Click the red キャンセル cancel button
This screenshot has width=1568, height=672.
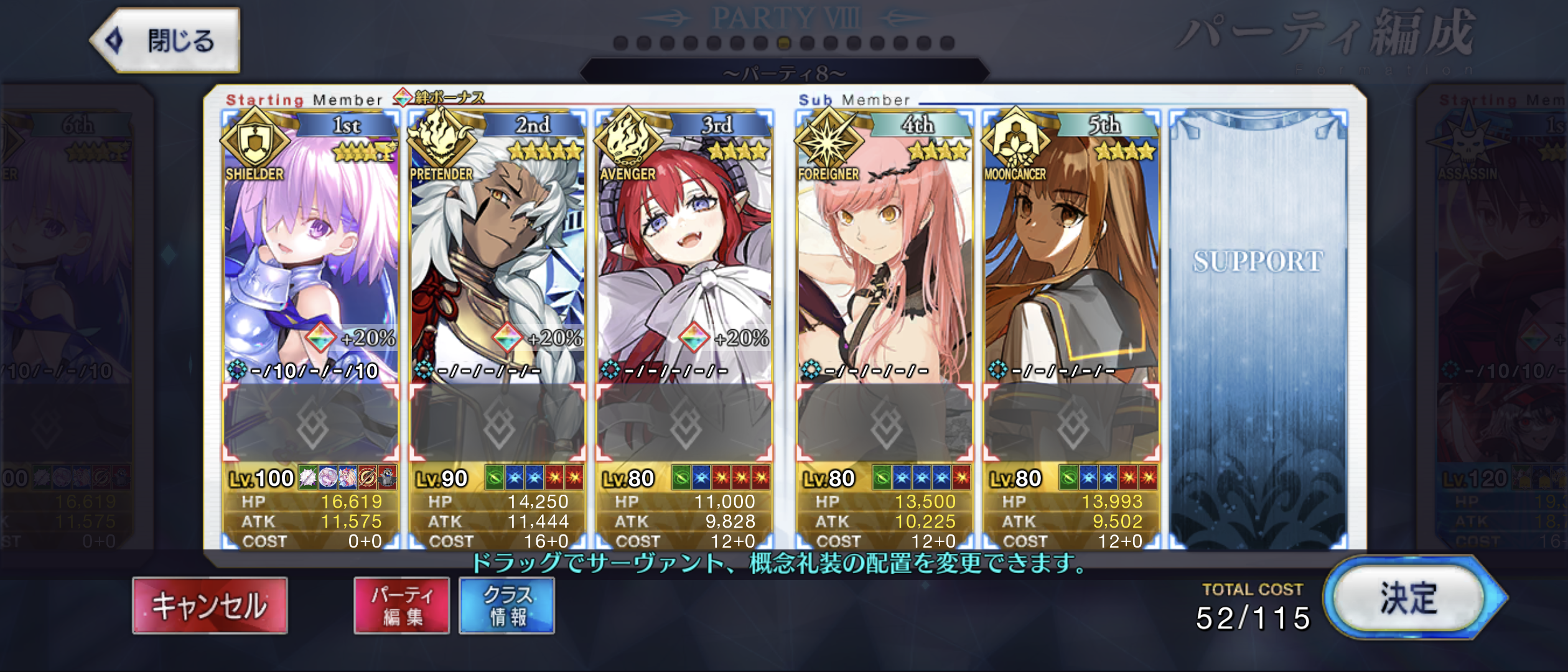[210, 605]
